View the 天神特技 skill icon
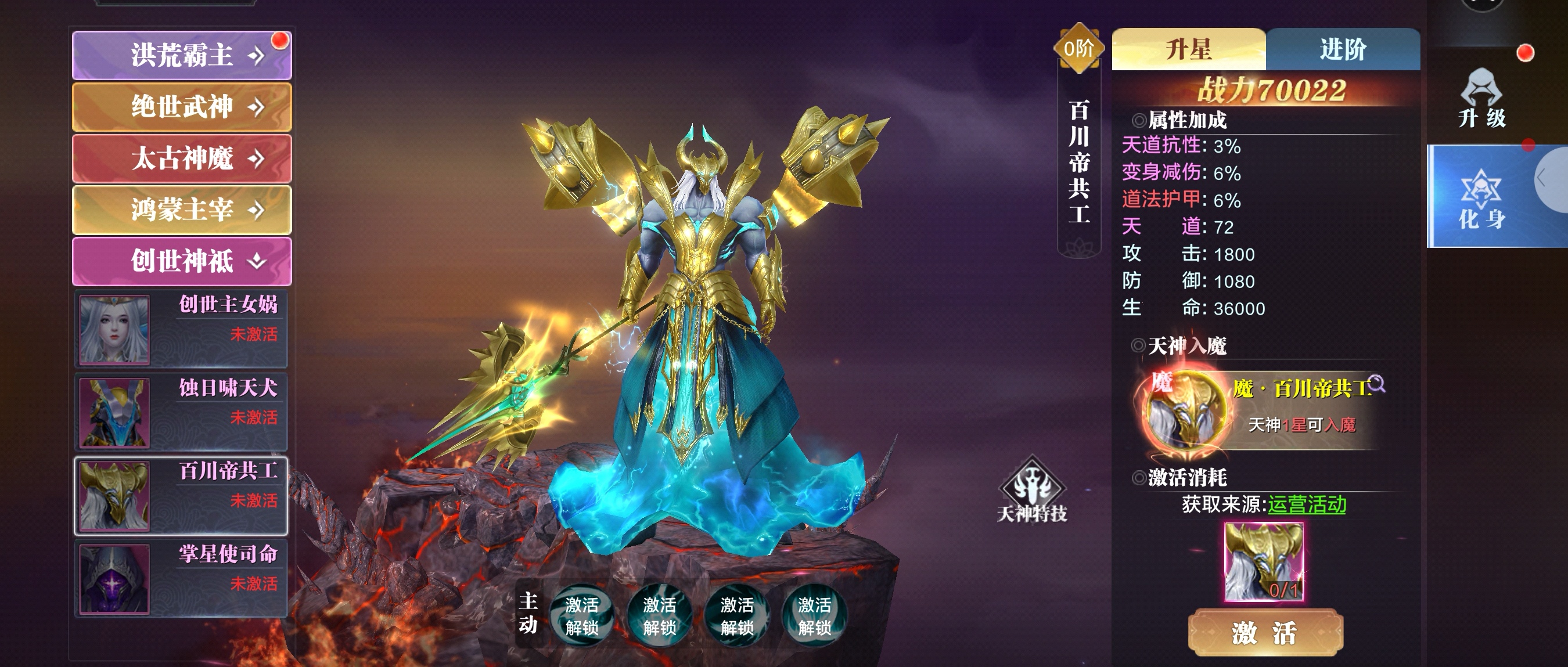This screenshot has width=1568, height=667. [x=1033, y=490]
